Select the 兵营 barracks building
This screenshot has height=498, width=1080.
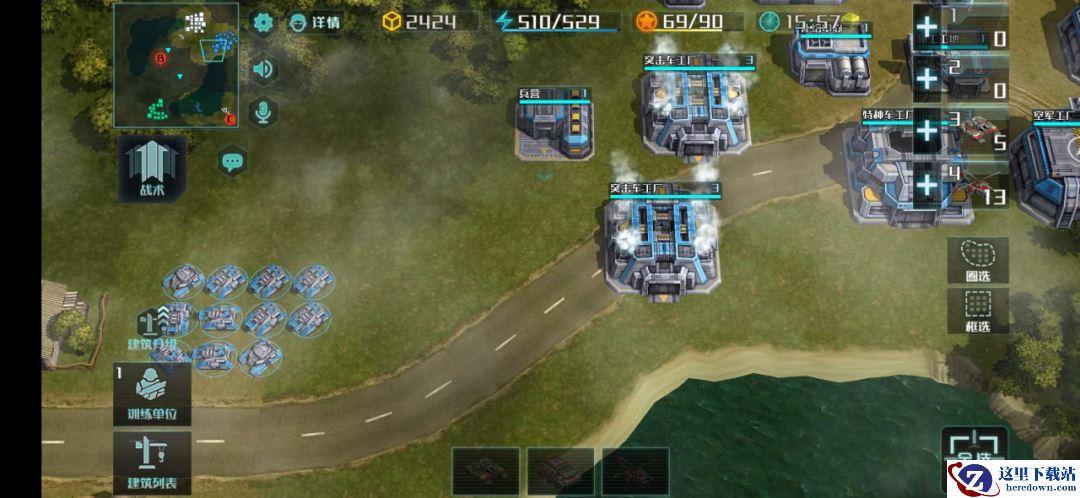tap(553, 127)
